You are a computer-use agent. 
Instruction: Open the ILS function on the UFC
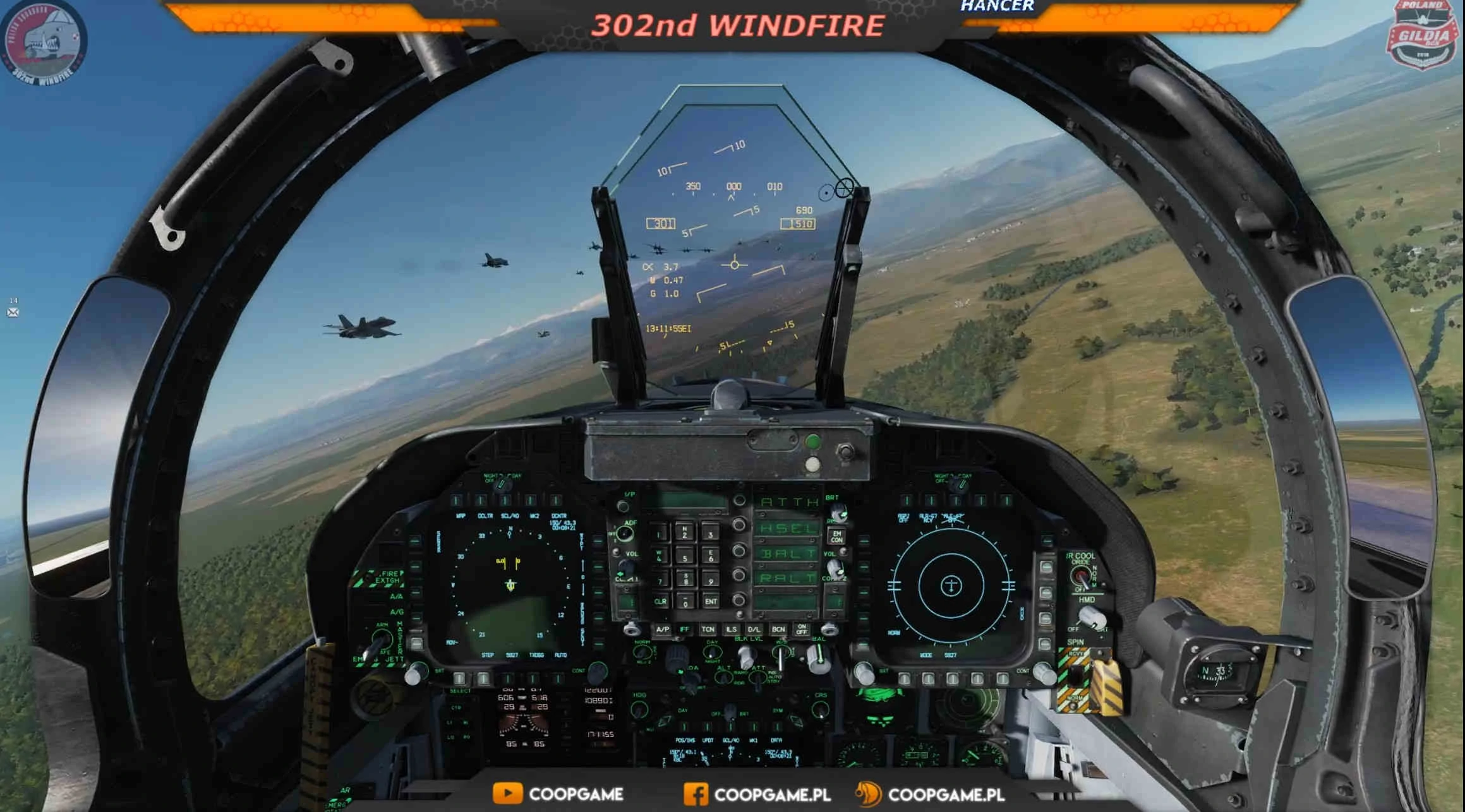pyautogui.click(x=731, y=630)
